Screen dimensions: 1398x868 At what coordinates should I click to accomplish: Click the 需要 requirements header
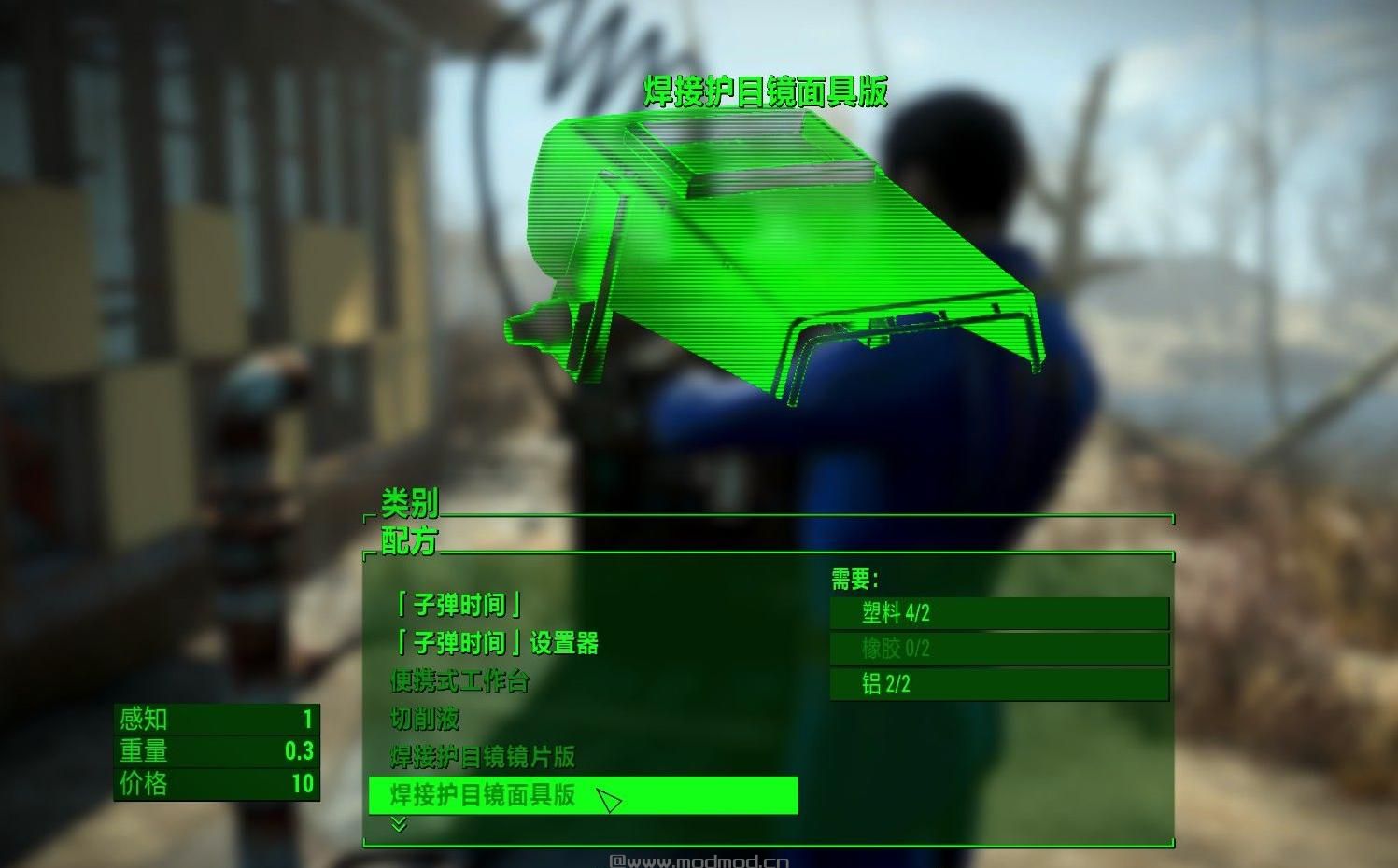[x=853, y=577]
